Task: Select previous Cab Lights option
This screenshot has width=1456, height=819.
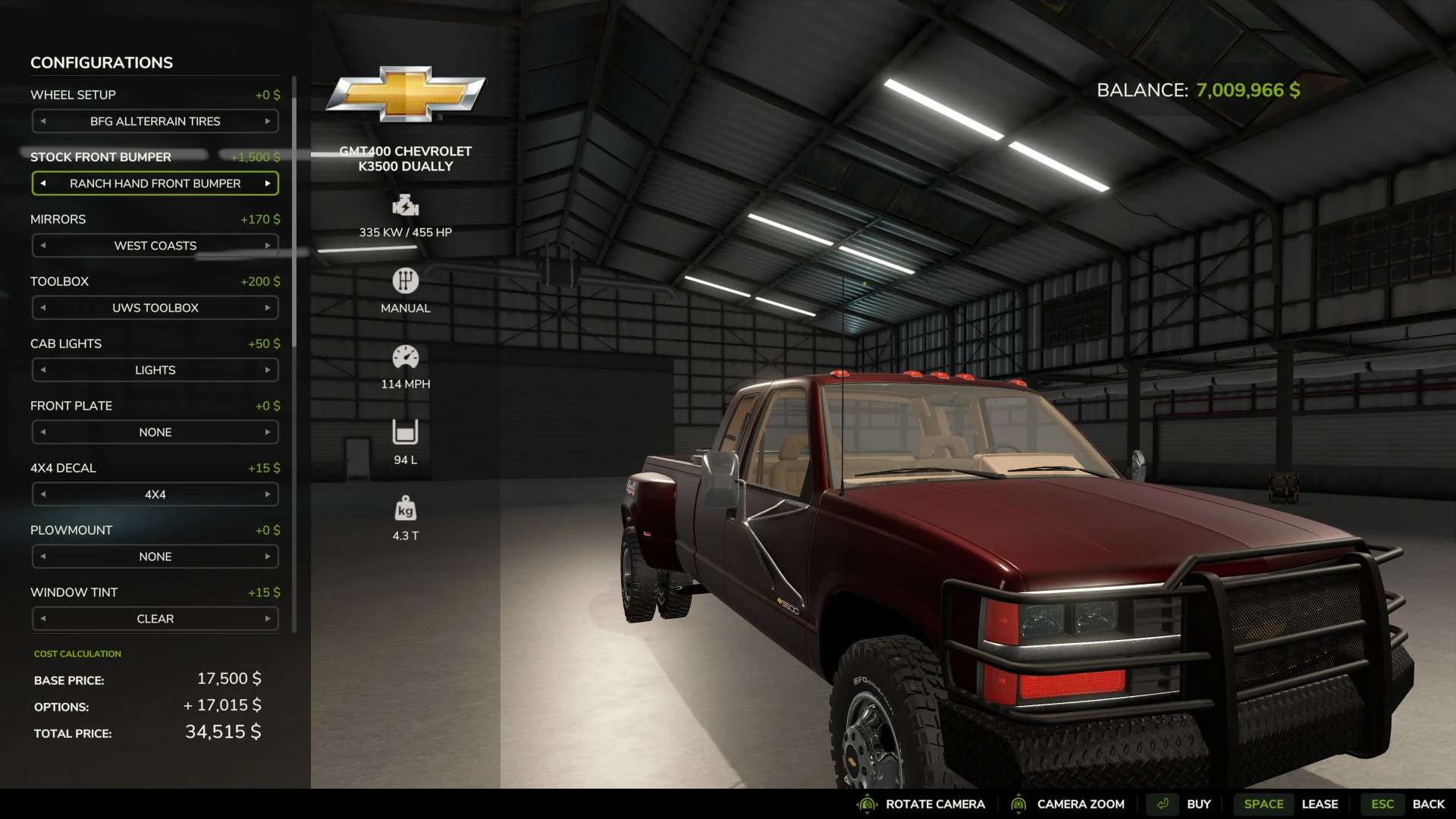Action: pyautogui.click(x=43, y=370)
